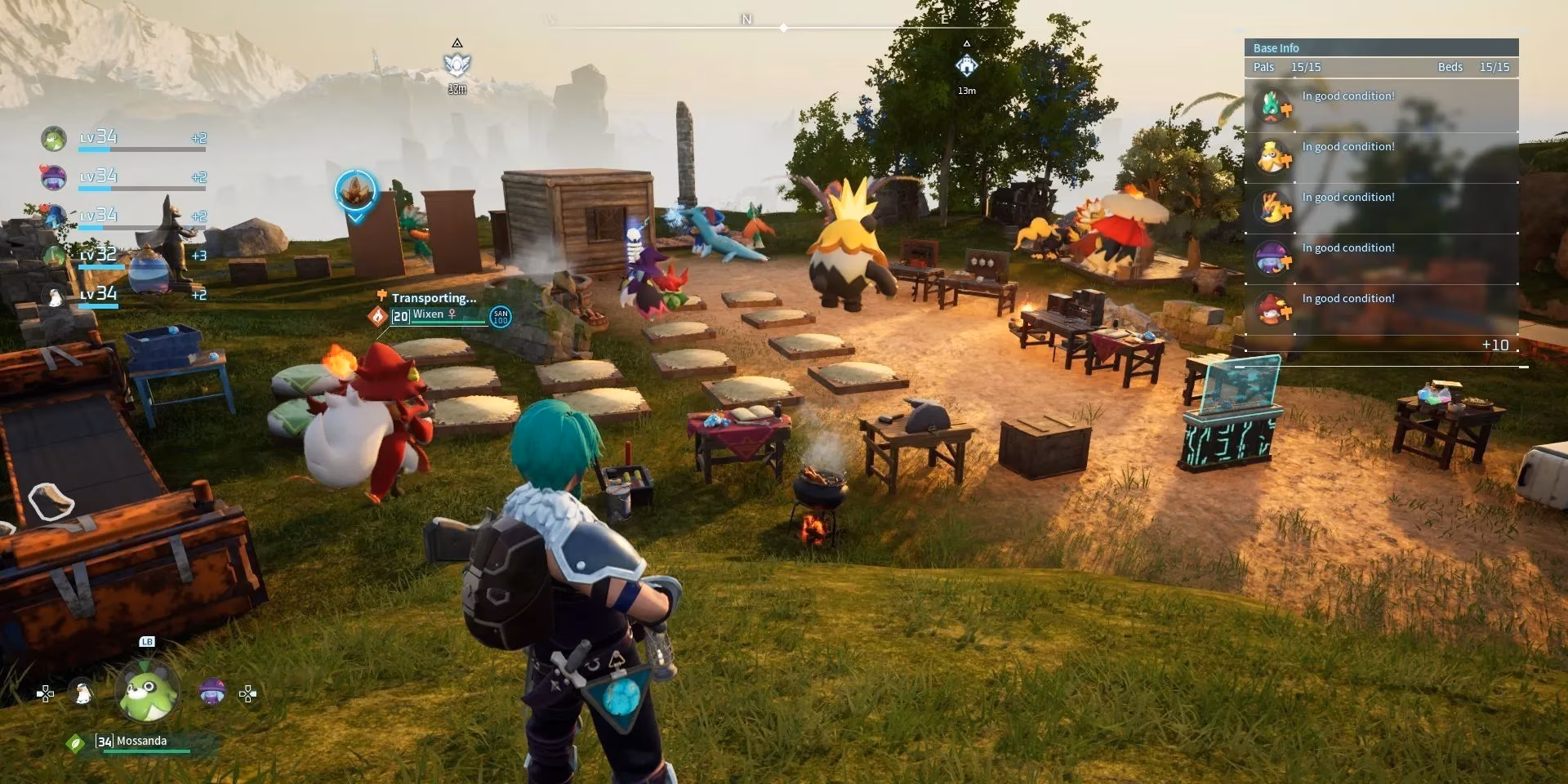Screen dimensions: 1568x784
Task: Click the winged badge compass marker at 12m
Action: [x=457, y=64]
